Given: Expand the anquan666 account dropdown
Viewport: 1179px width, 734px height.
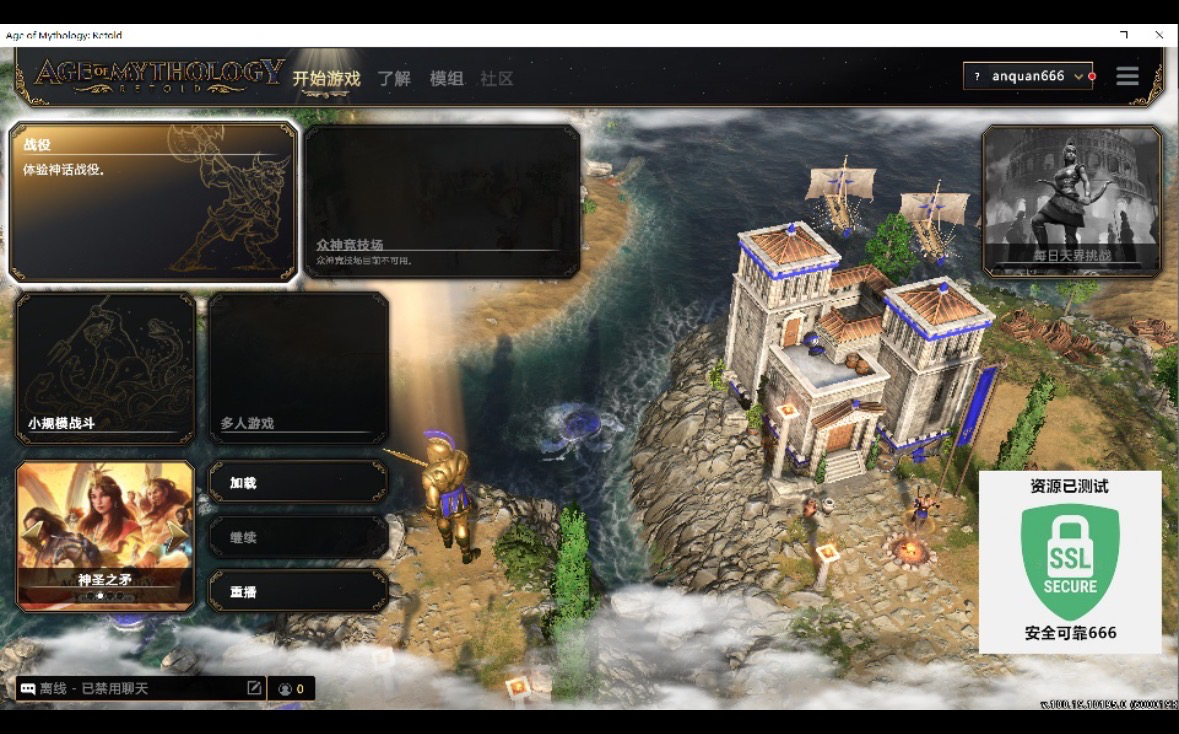Looking at the screenshot, I should [x=1028, y=76].
